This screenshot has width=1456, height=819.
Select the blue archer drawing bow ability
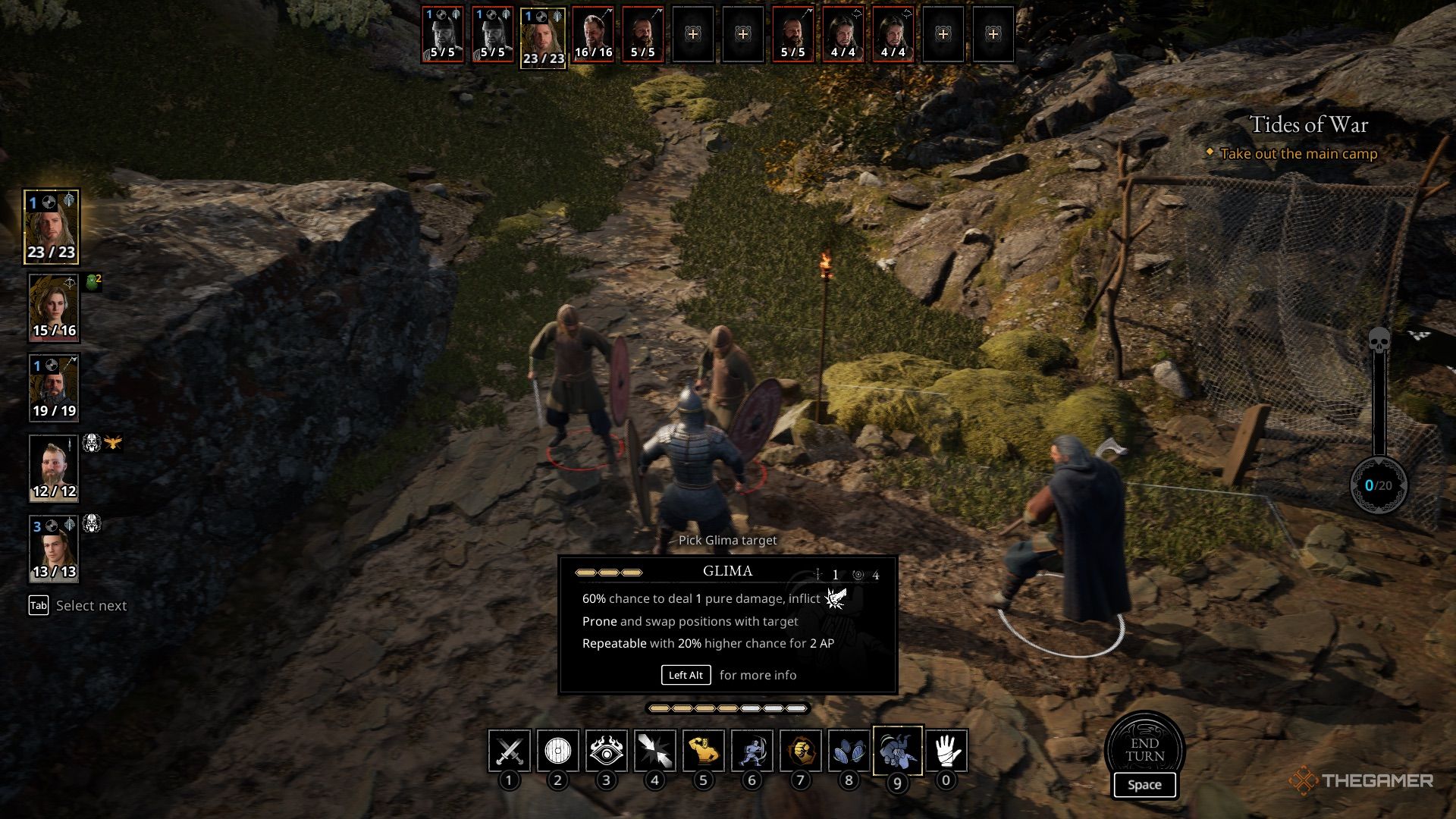tap(752, 751)
